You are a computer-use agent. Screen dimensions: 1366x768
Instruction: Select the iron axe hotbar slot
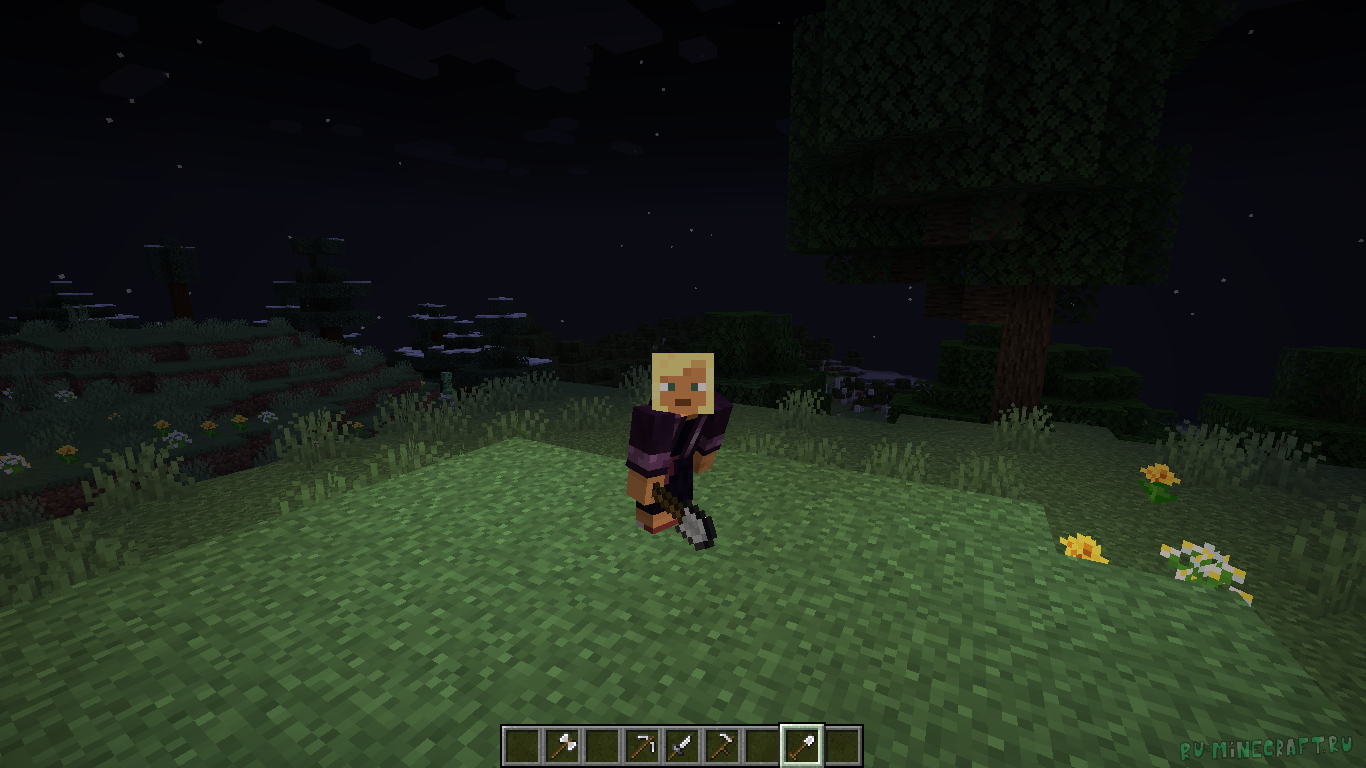561,746
